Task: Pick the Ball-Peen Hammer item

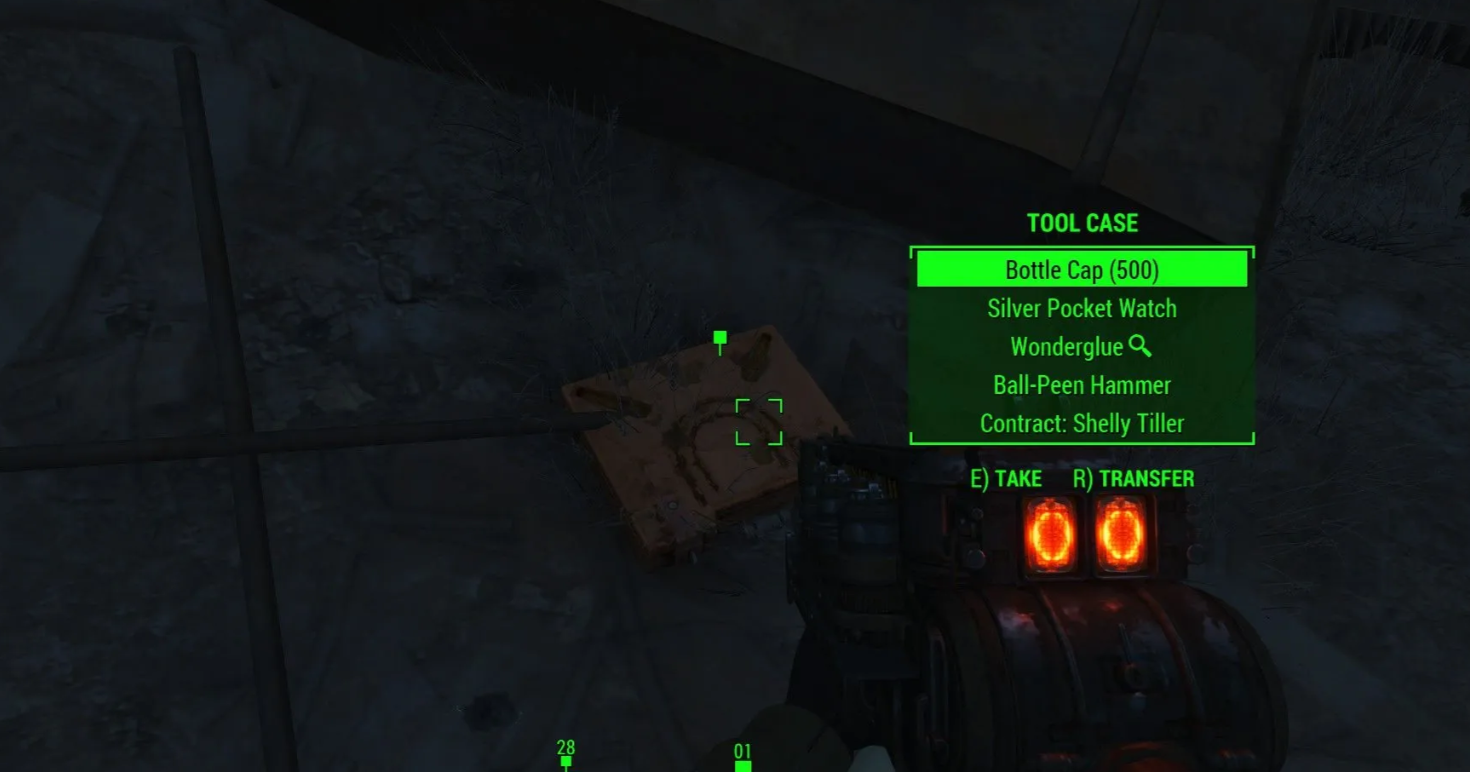Action: [x=1081, y=385]
